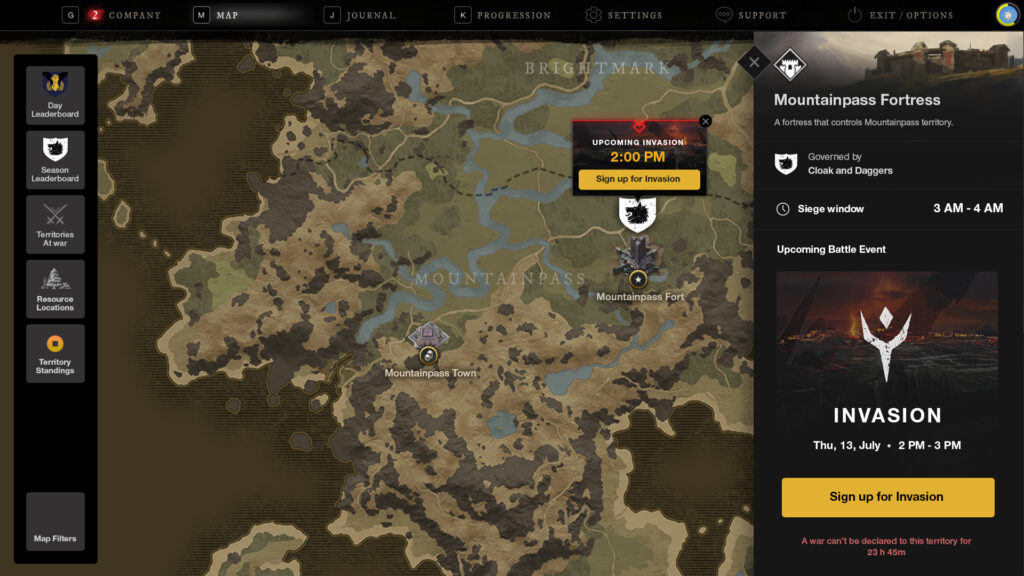Open the Settings menu
The height and width of the screenshot is (576, 1024).
(634, 15)
